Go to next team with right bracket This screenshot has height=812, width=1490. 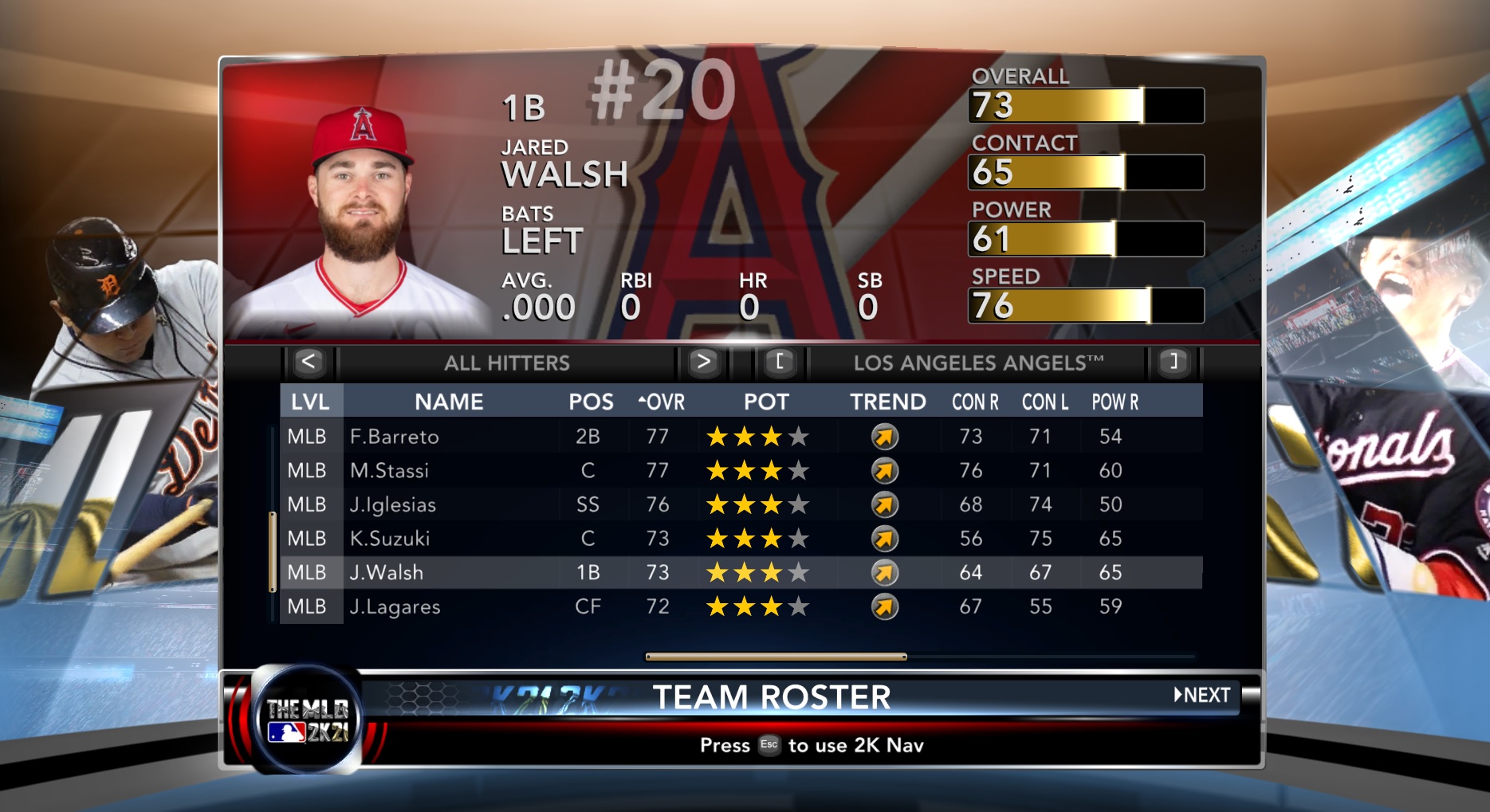[x=1172, y=363]
